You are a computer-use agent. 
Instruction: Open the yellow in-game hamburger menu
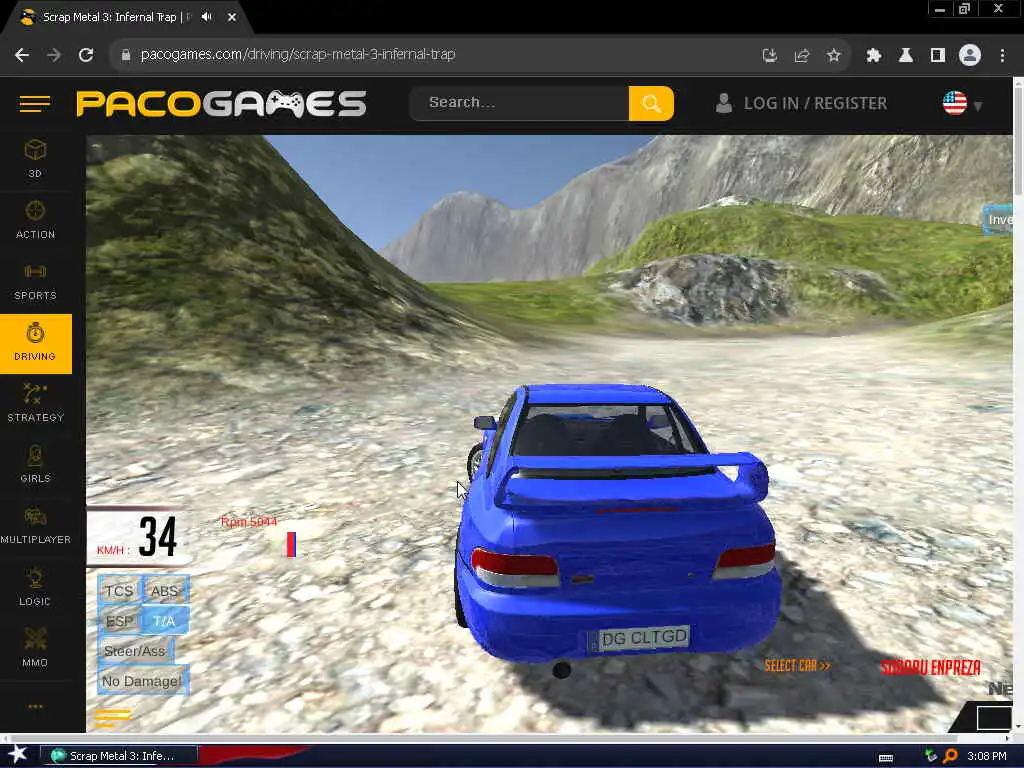(x=113, y=716)
